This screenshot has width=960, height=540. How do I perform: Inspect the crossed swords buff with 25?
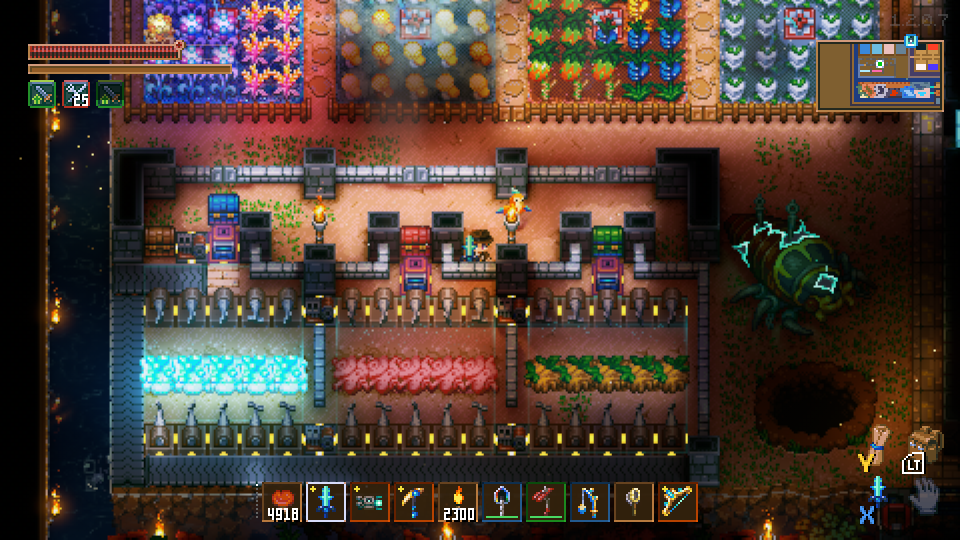pos(76,94)
